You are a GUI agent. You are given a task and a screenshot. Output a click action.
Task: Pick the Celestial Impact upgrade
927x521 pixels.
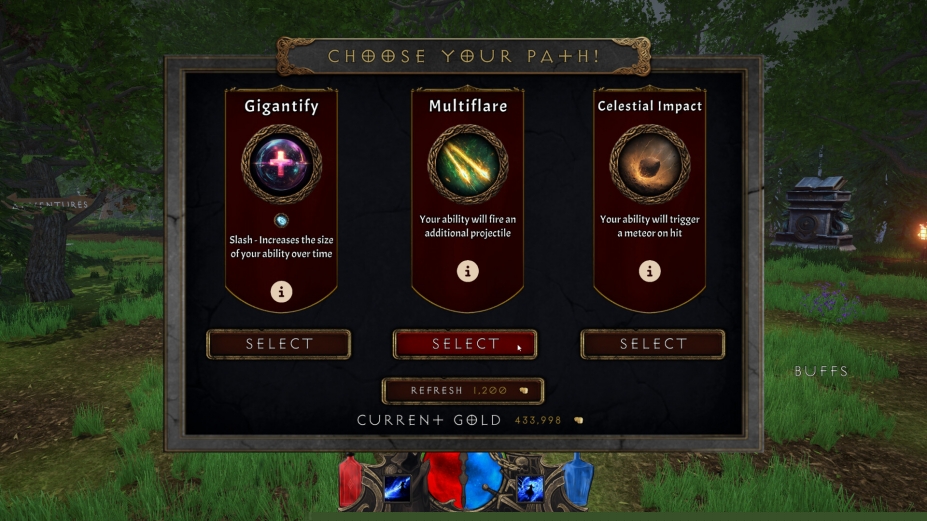click(x=652, y=344)
